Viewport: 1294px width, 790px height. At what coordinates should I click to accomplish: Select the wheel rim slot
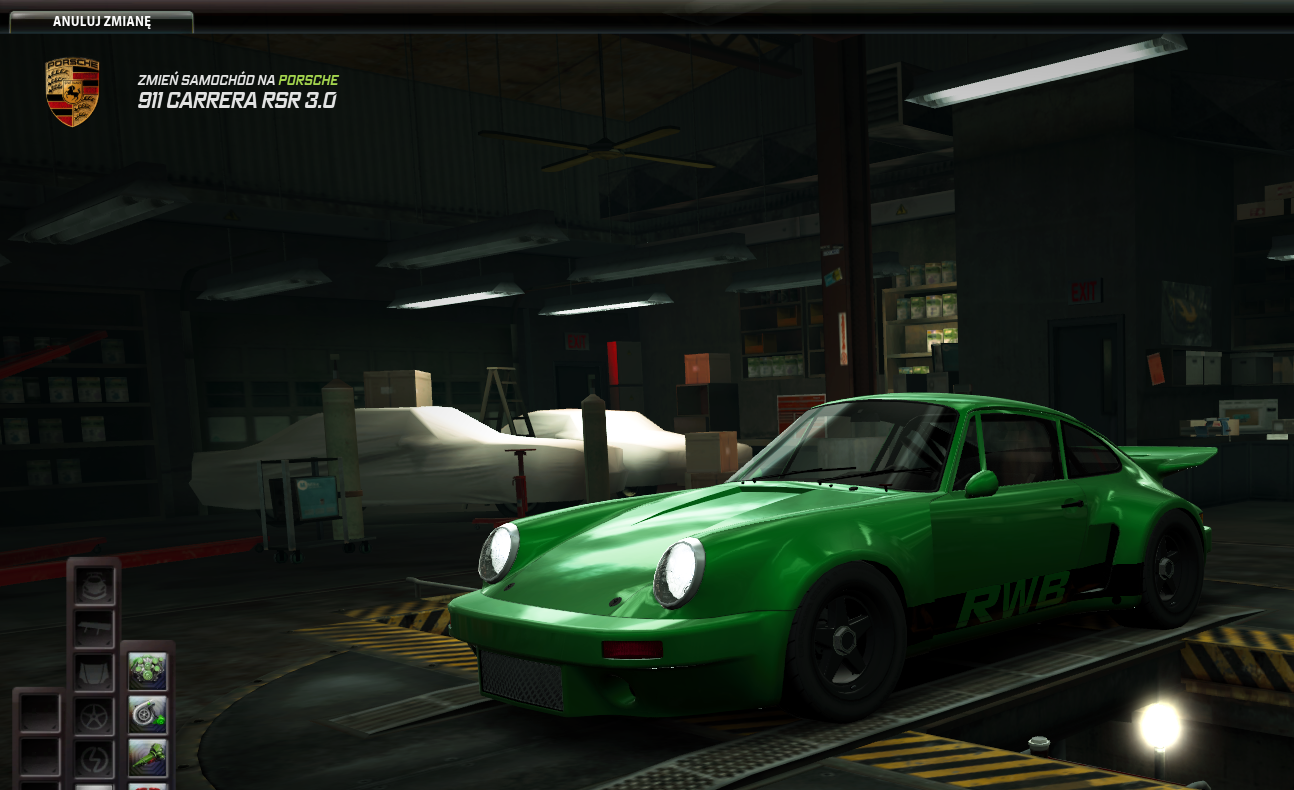point(94,715)
